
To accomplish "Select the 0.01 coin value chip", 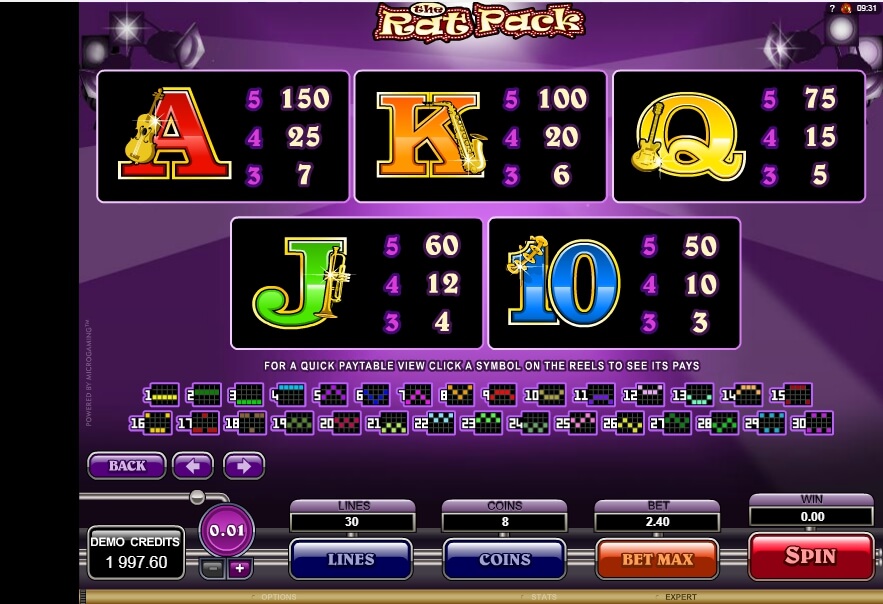I will point(226,530).
